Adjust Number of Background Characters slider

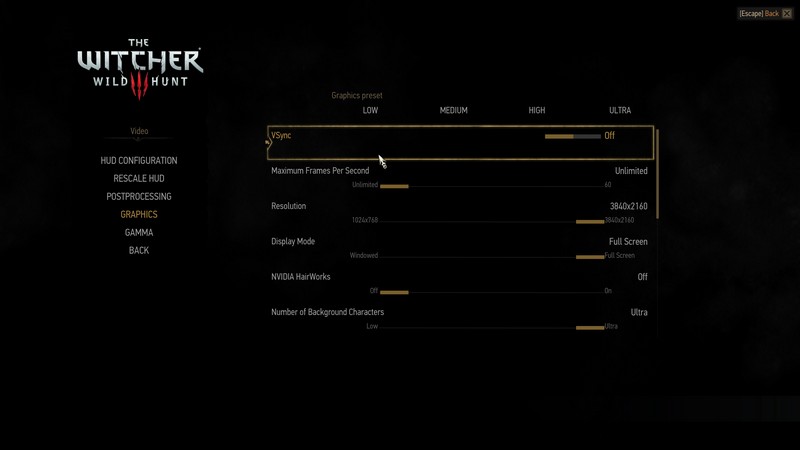pyautogui.click(x=480, y=327)
